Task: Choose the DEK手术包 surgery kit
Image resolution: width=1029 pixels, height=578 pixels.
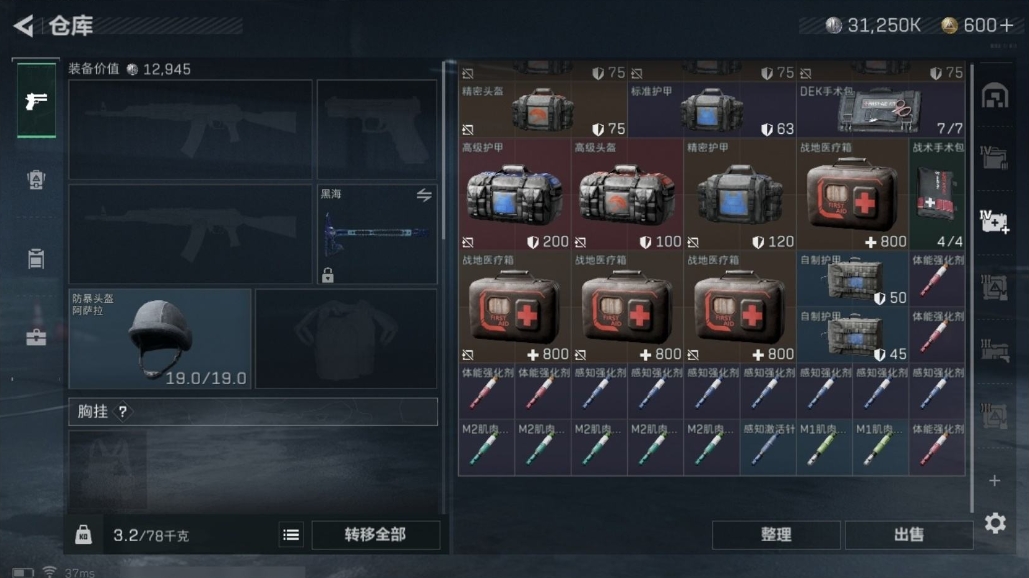Action: click(881, 110)
